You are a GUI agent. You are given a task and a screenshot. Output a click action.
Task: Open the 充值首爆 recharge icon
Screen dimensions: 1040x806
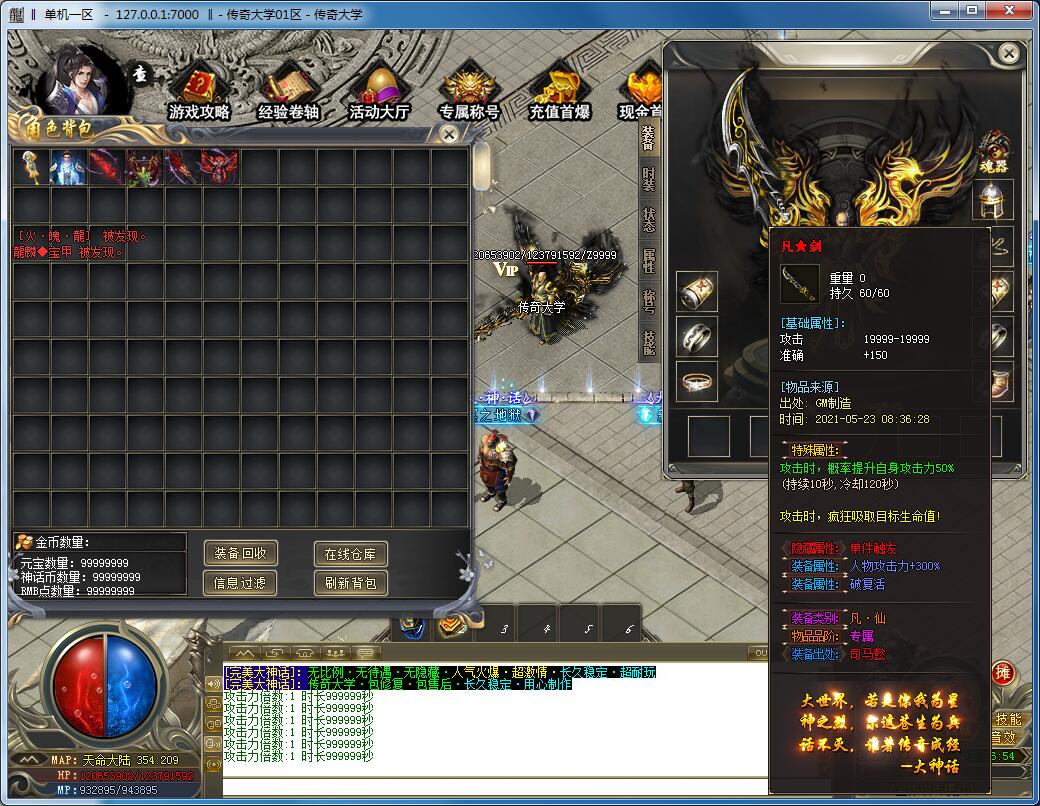click(x=559, y=93)
